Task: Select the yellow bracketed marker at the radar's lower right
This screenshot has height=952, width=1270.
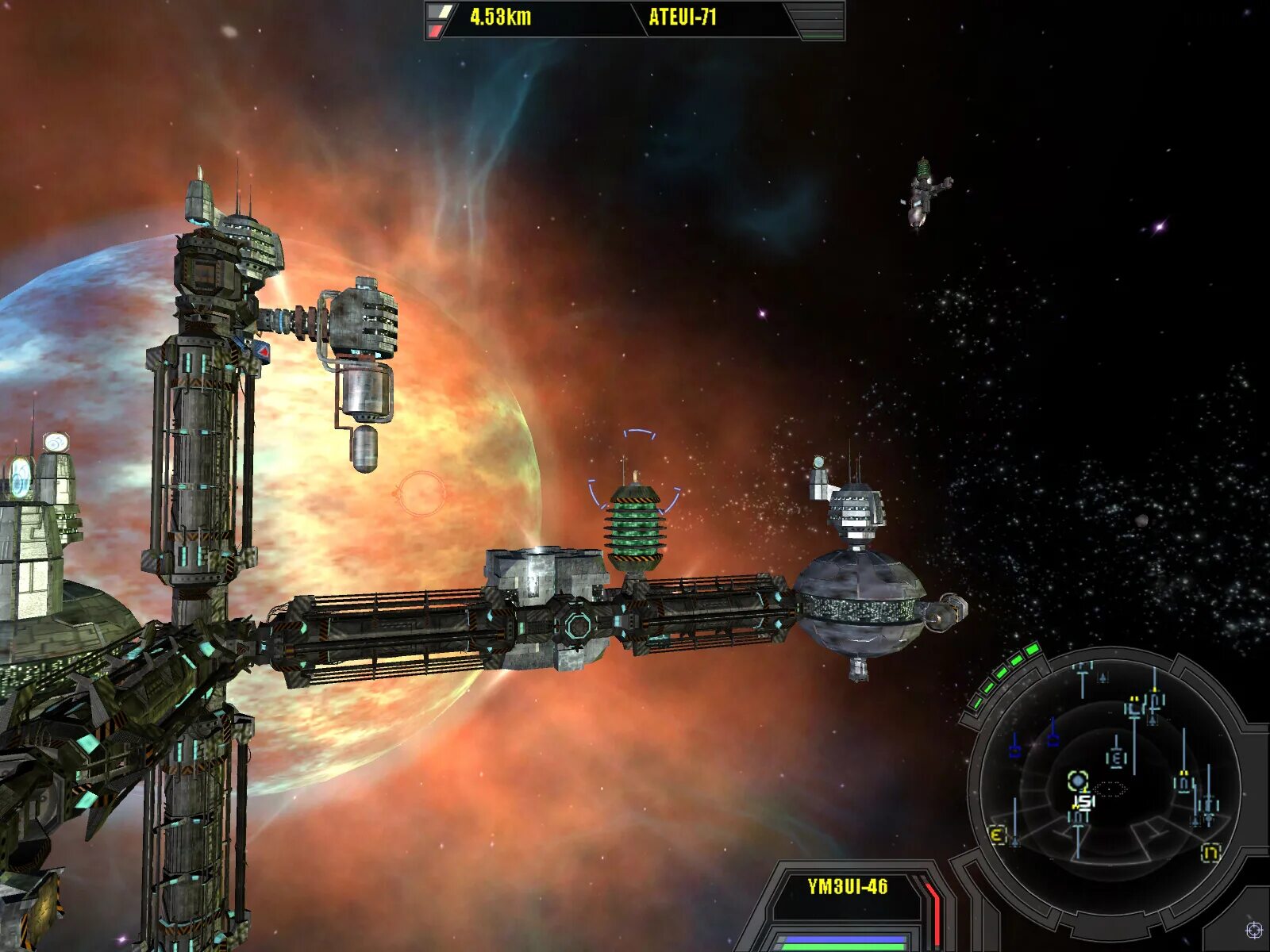Action: 1210,853
